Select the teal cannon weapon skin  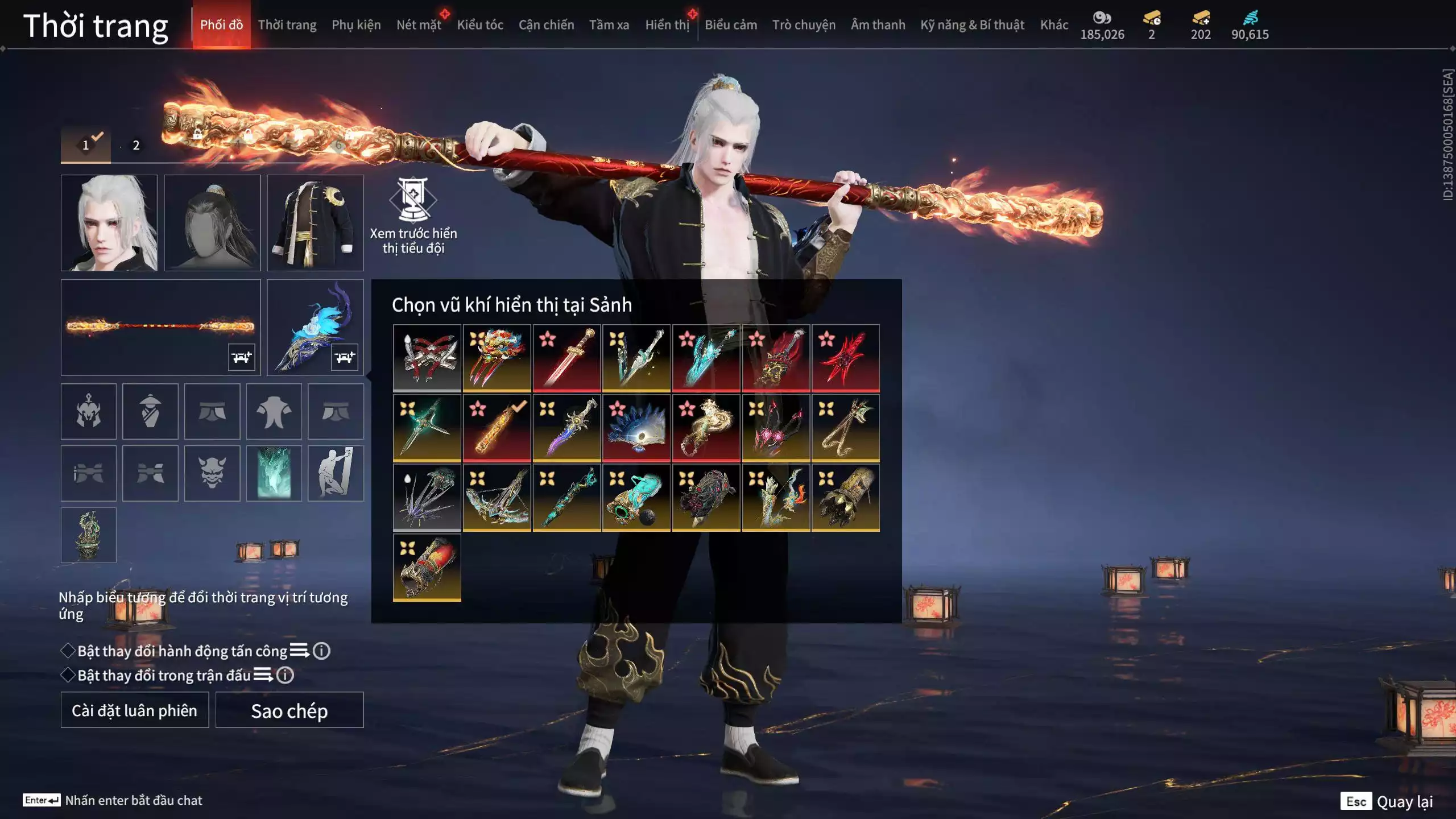(636, 498)
